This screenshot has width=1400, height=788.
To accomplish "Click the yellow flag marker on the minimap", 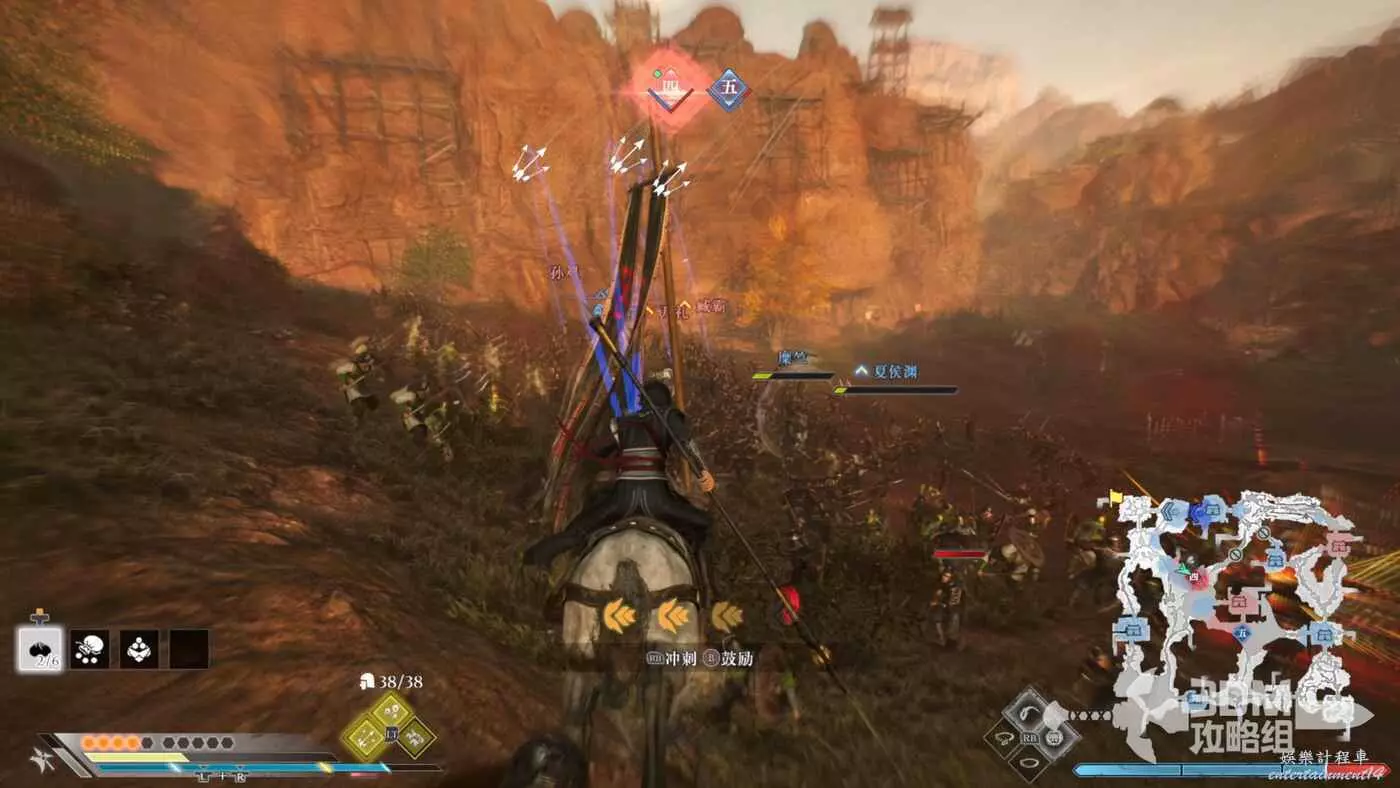I will 1116,495.
